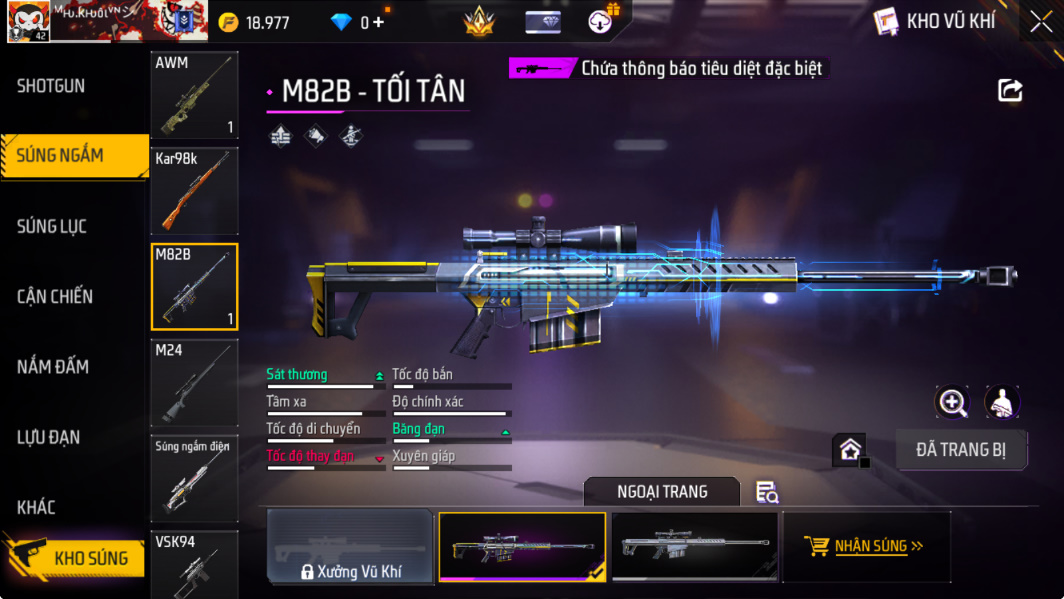This screenshot has width=1064, height=599.
Task: Pick the VSK94 weapon
Action: [x=194, y=565]
